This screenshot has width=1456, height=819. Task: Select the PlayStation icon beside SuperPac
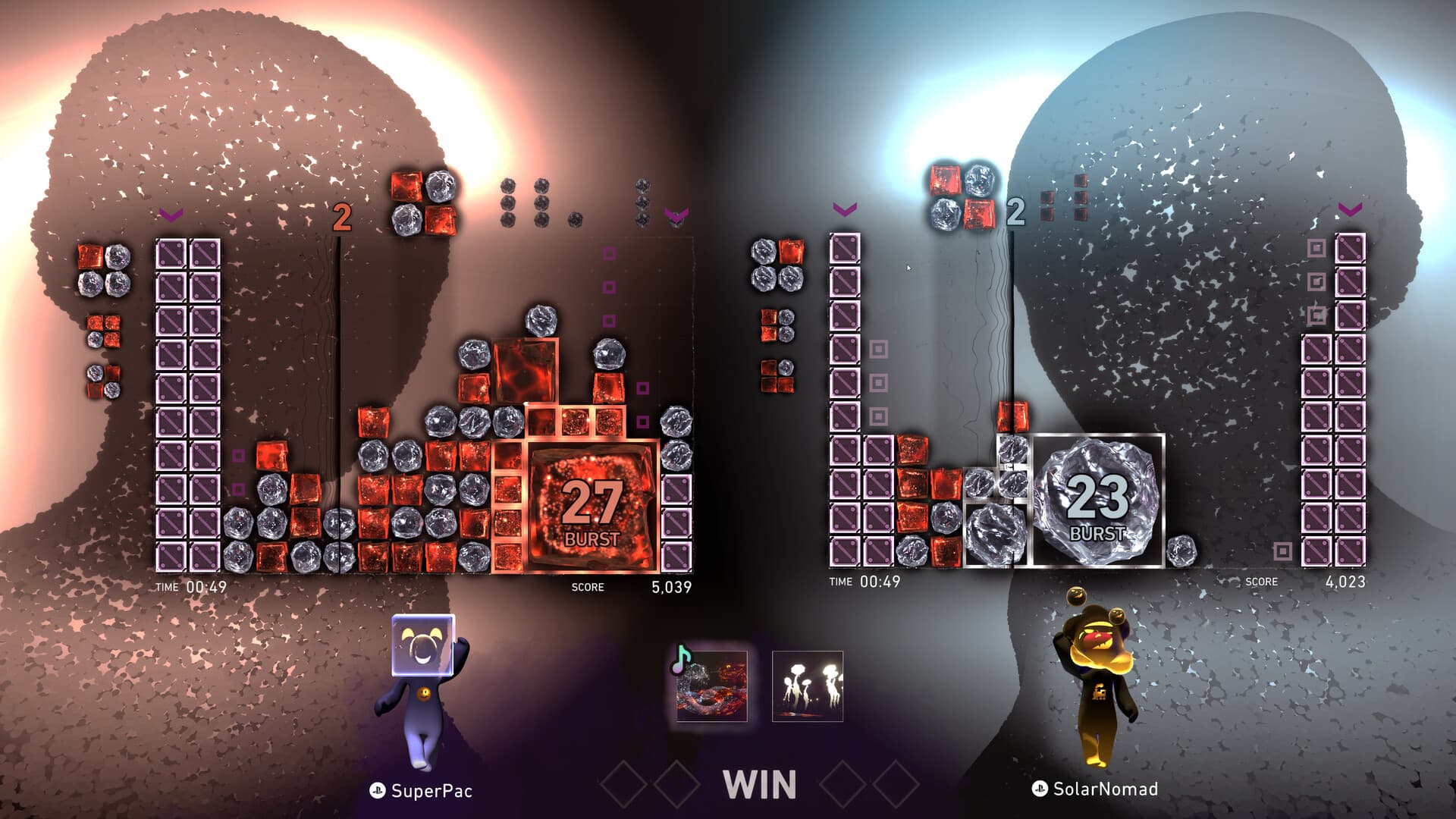(x=377, y=791)
